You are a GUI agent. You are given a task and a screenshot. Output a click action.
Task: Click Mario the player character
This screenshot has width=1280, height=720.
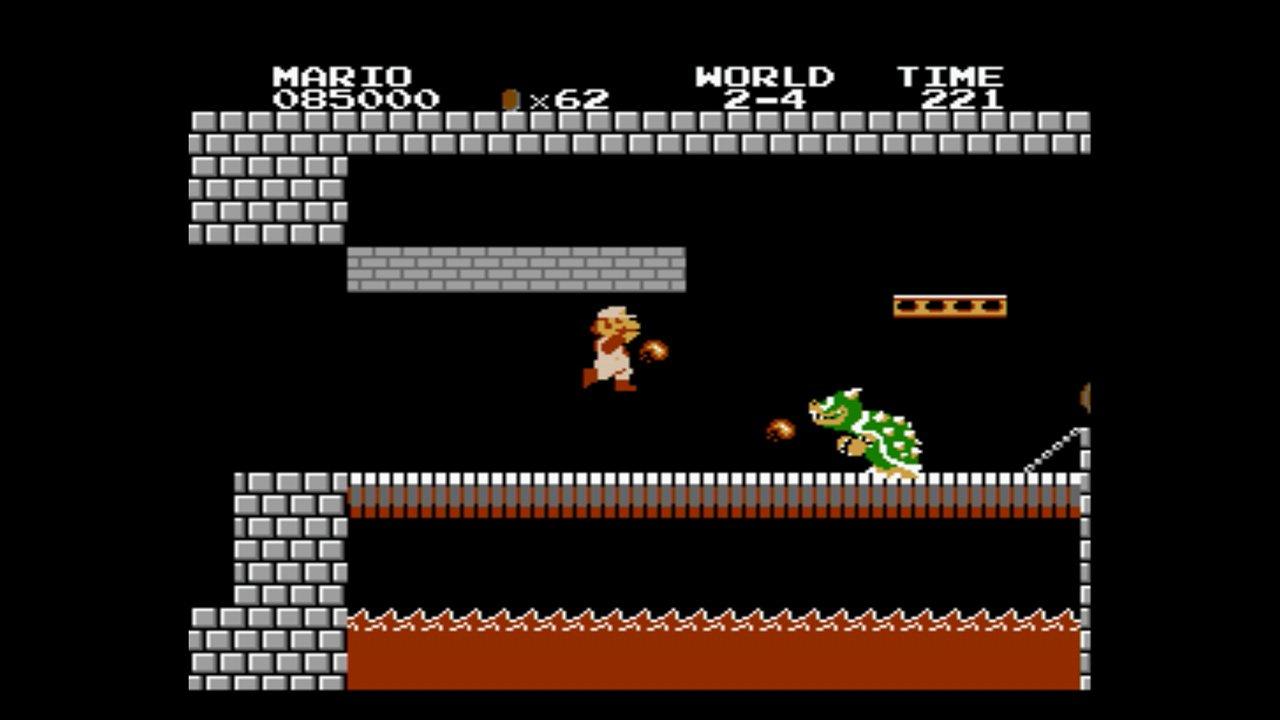click(x=610, y=350)
